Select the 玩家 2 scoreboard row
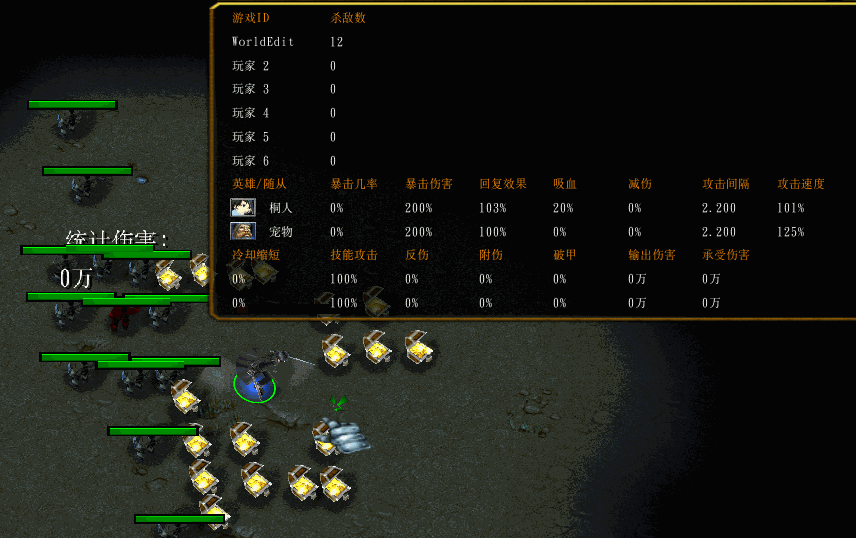The width and height of the screenshot is (856, 538). click(251, 66)
